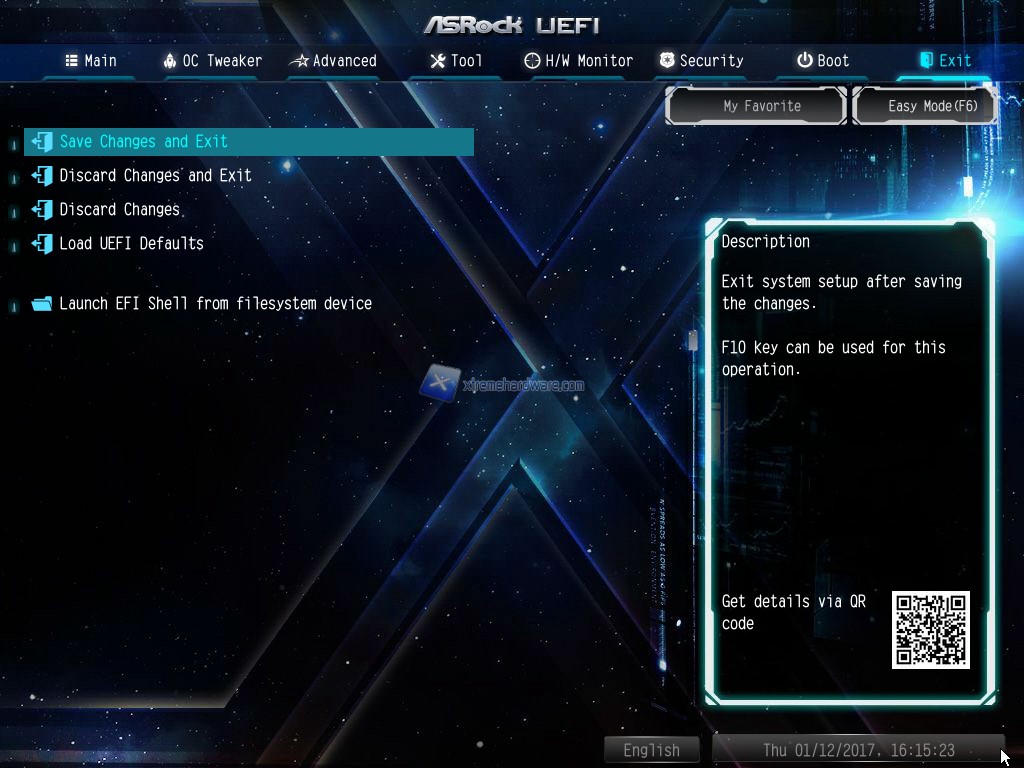The image size is (1024, 768).
Task: Select the Tool tab
Action: pos(456,61)
